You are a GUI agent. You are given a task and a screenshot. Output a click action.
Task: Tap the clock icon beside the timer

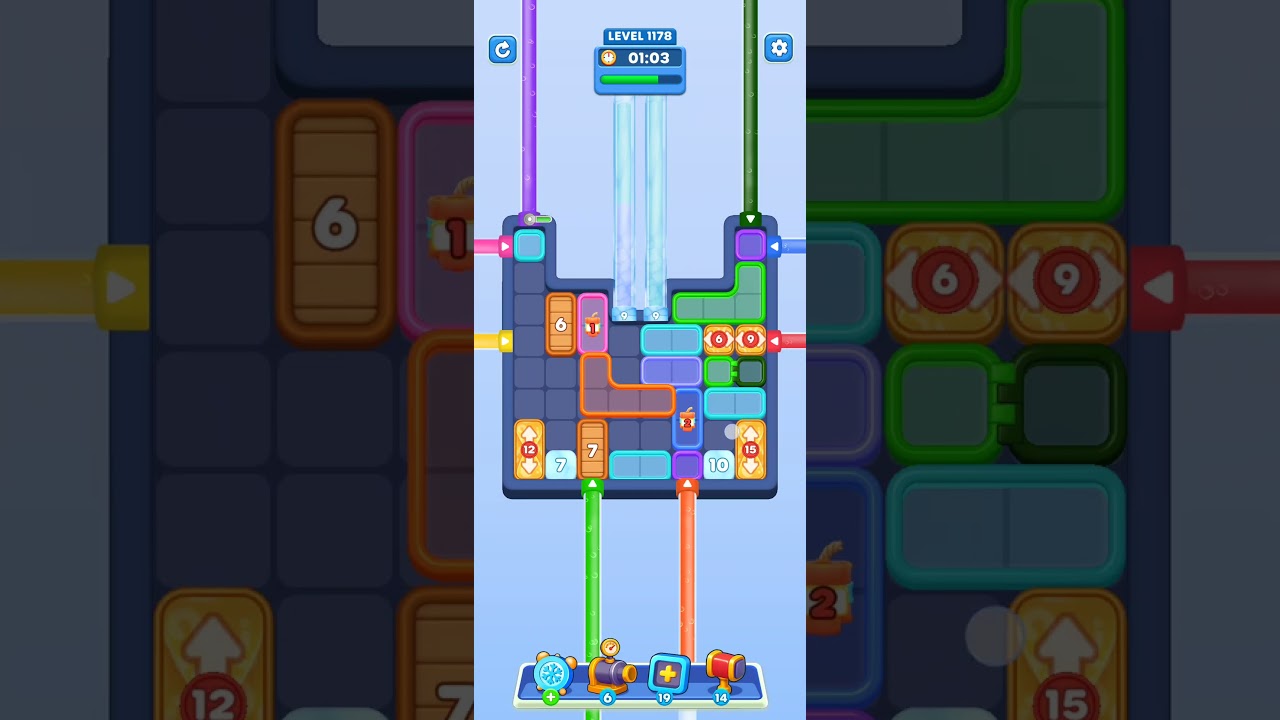(x=609, y=58)
